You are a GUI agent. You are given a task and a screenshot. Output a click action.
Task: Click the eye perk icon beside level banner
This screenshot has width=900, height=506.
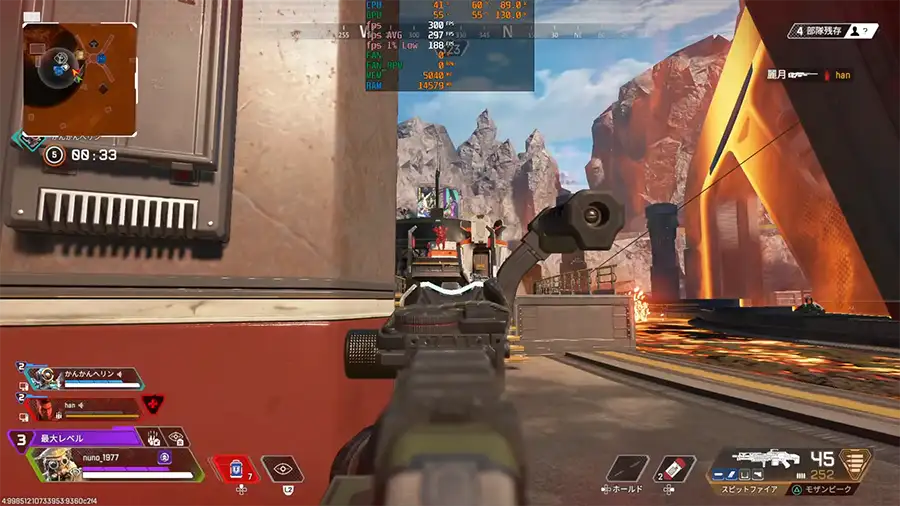[176, 437]
